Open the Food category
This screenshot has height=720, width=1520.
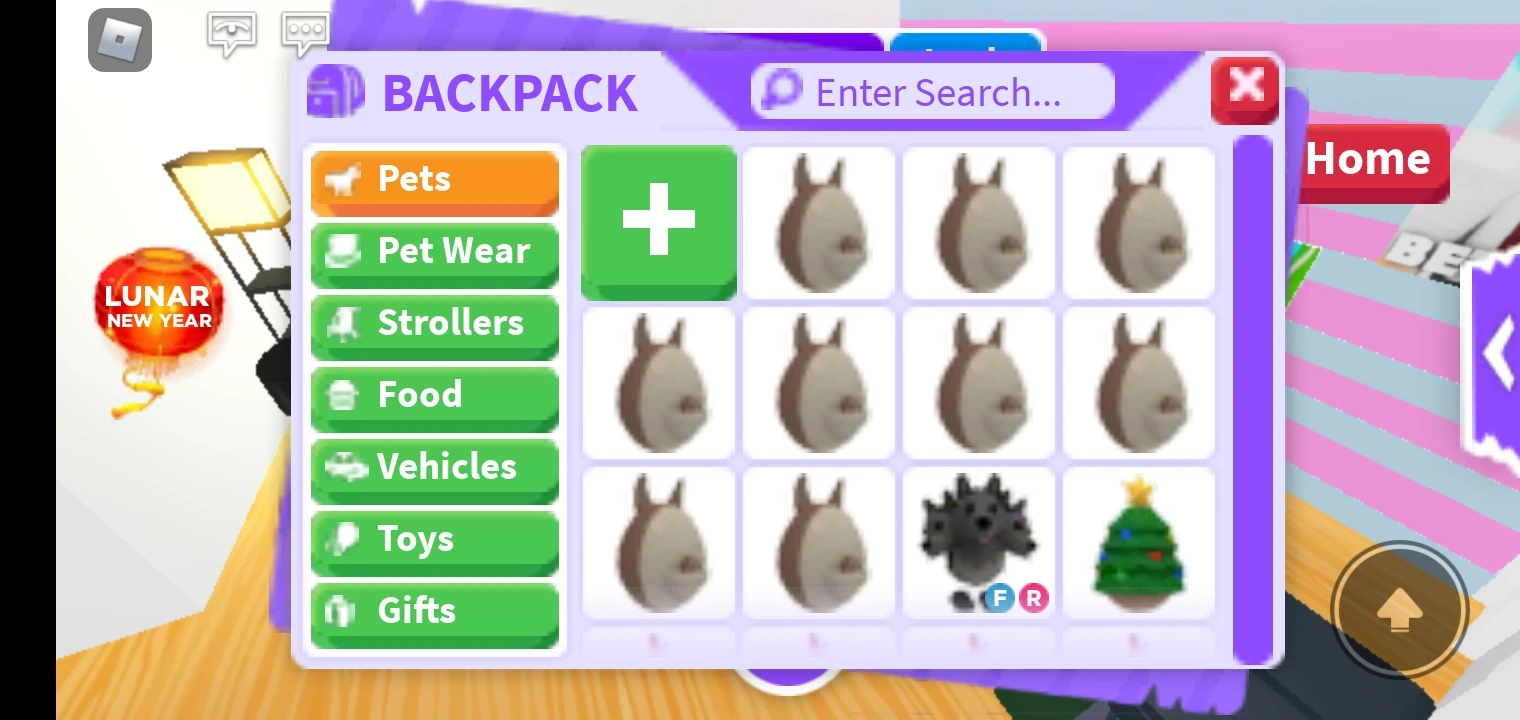tap(435, 395)
